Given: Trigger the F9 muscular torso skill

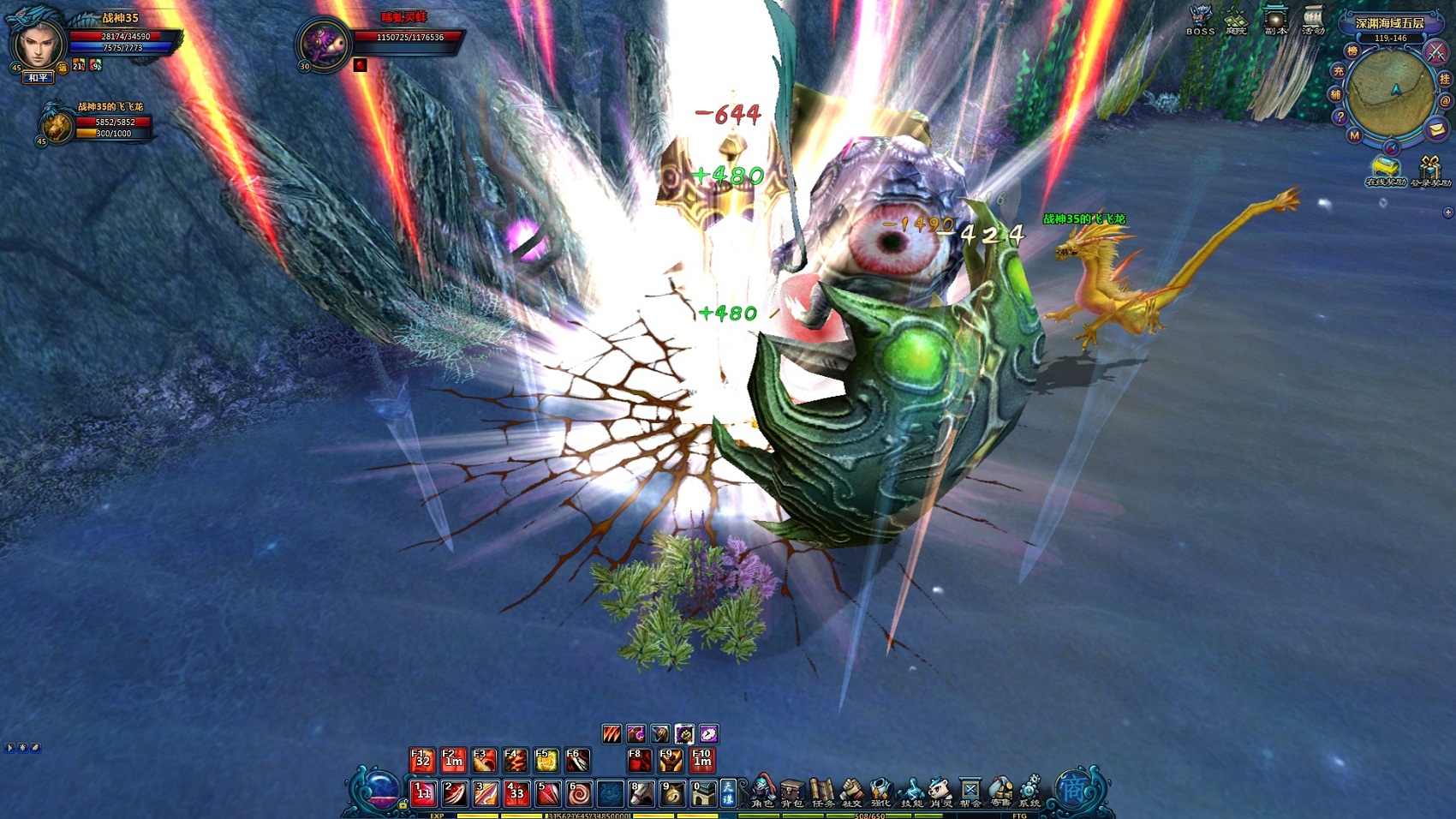Looking at the screenshot, I should pos(671,760).
